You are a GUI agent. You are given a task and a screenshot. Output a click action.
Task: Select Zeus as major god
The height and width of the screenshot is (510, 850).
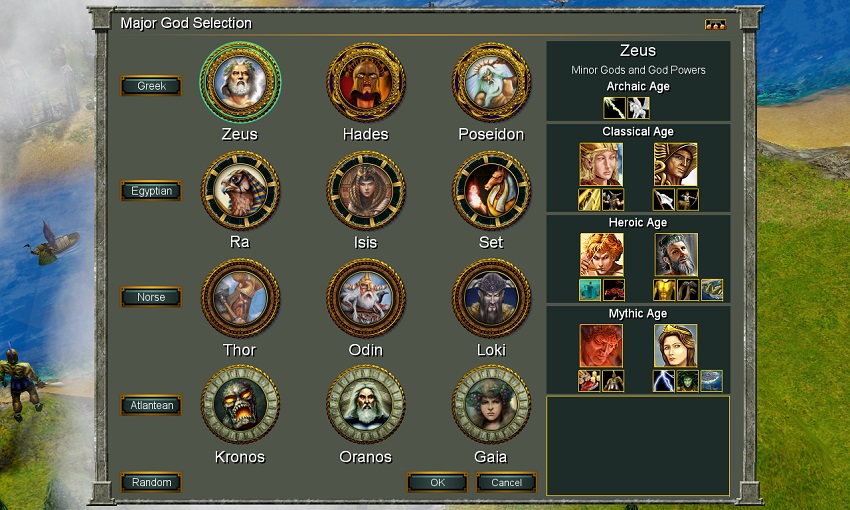click(240, 82)
